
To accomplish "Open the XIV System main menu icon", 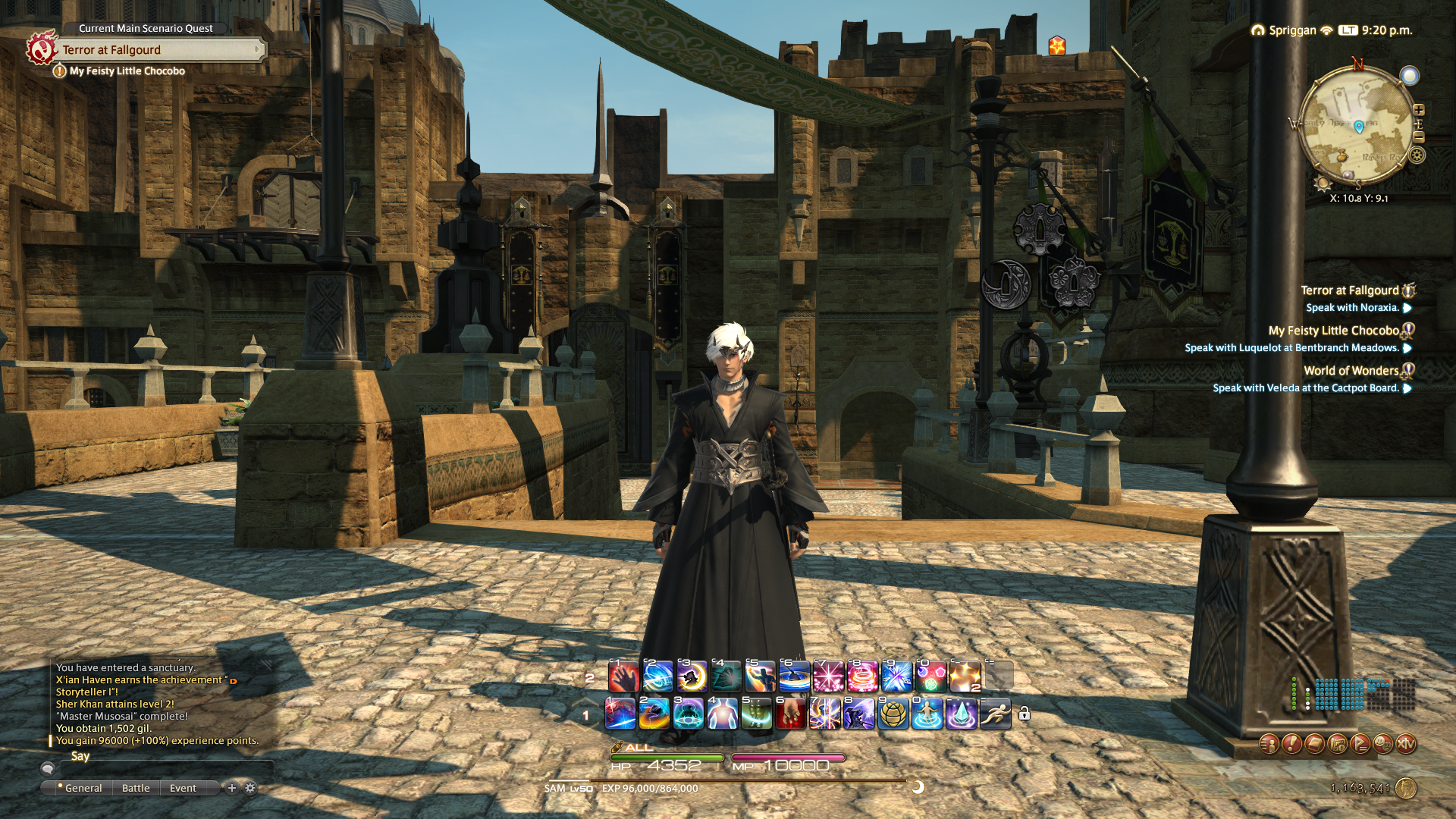I will pos(1405,744).
